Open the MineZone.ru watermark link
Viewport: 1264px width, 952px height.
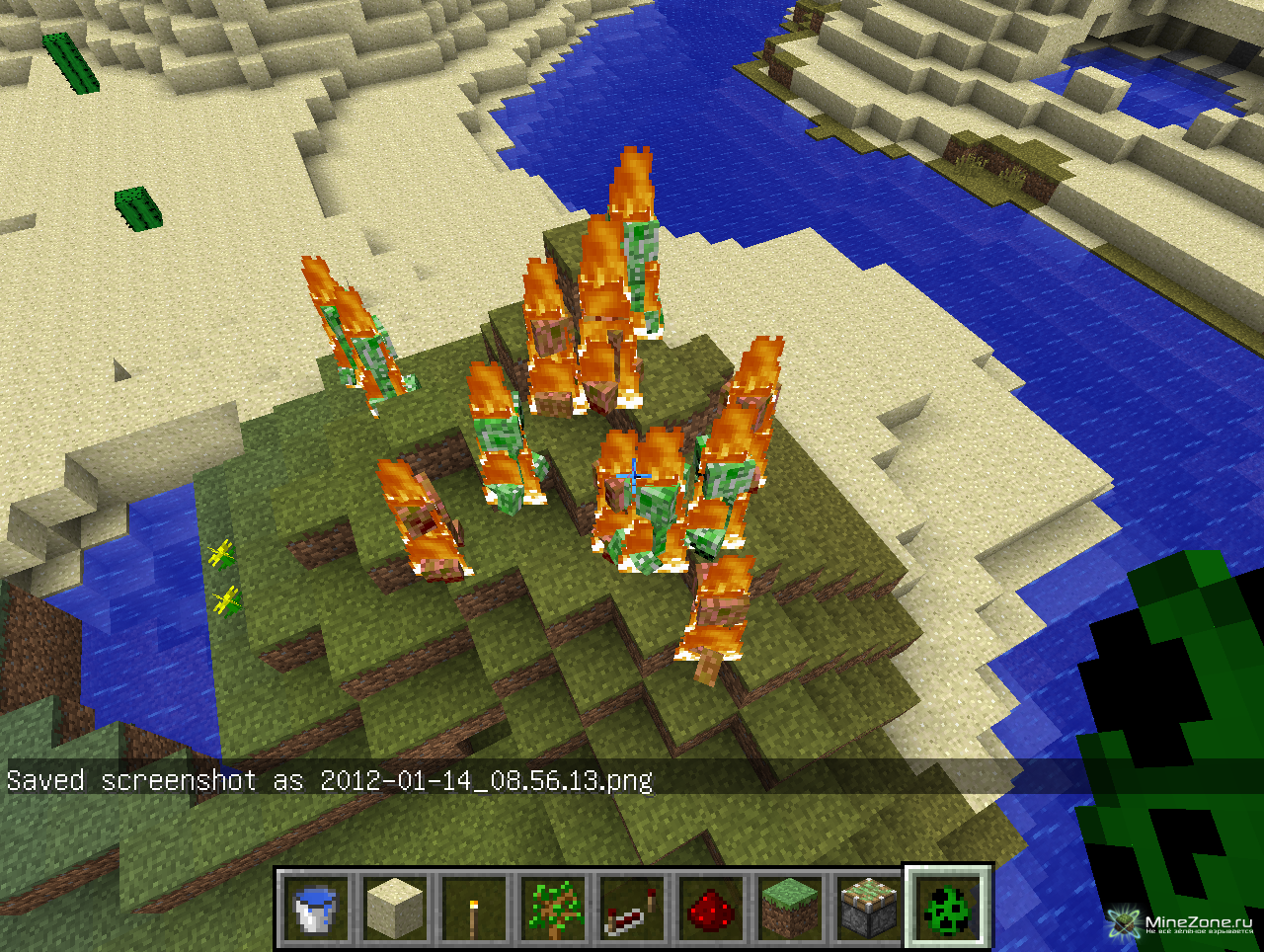(x=1183, y=925)
